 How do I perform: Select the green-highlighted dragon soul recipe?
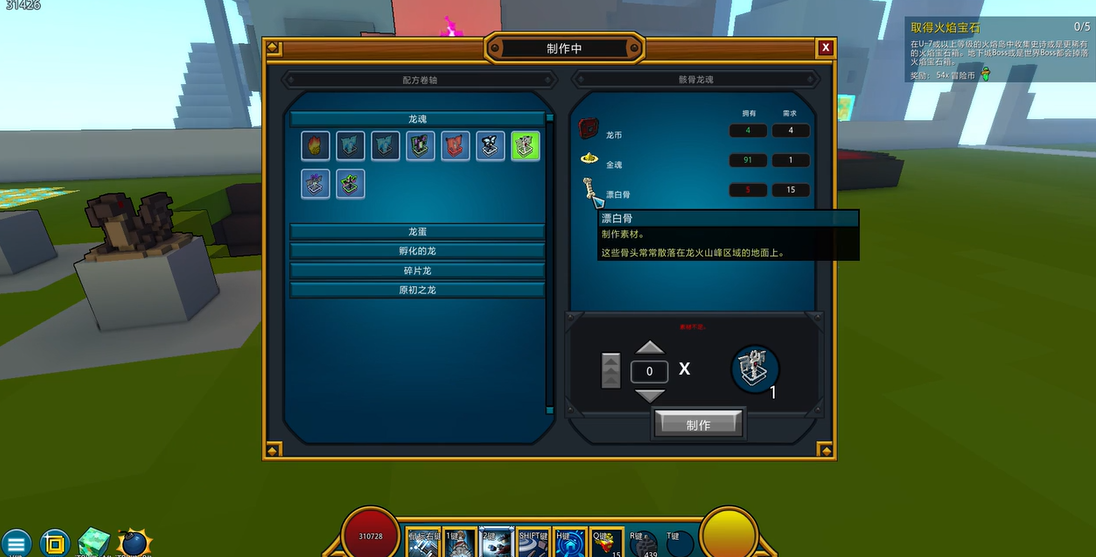(x=525, y=146)
